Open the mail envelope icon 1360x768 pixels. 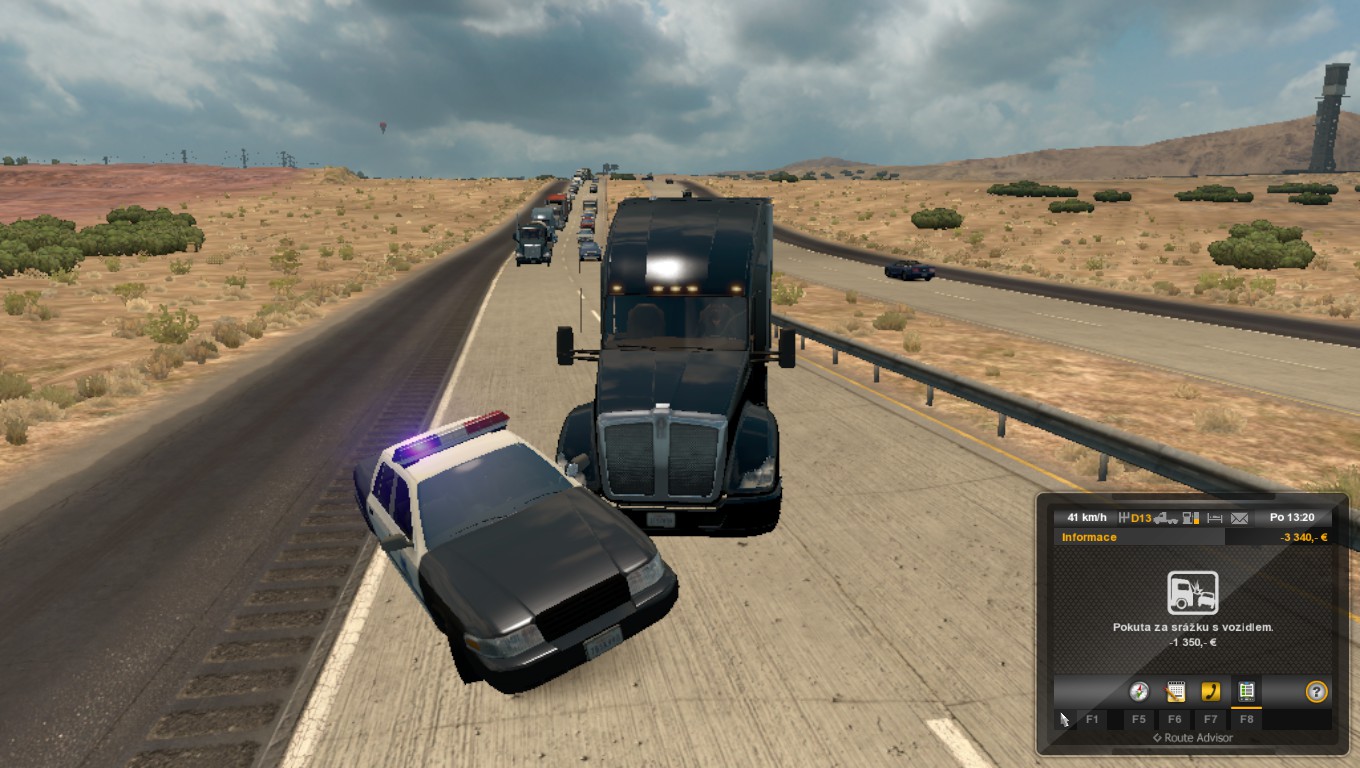pos(1240,518)
